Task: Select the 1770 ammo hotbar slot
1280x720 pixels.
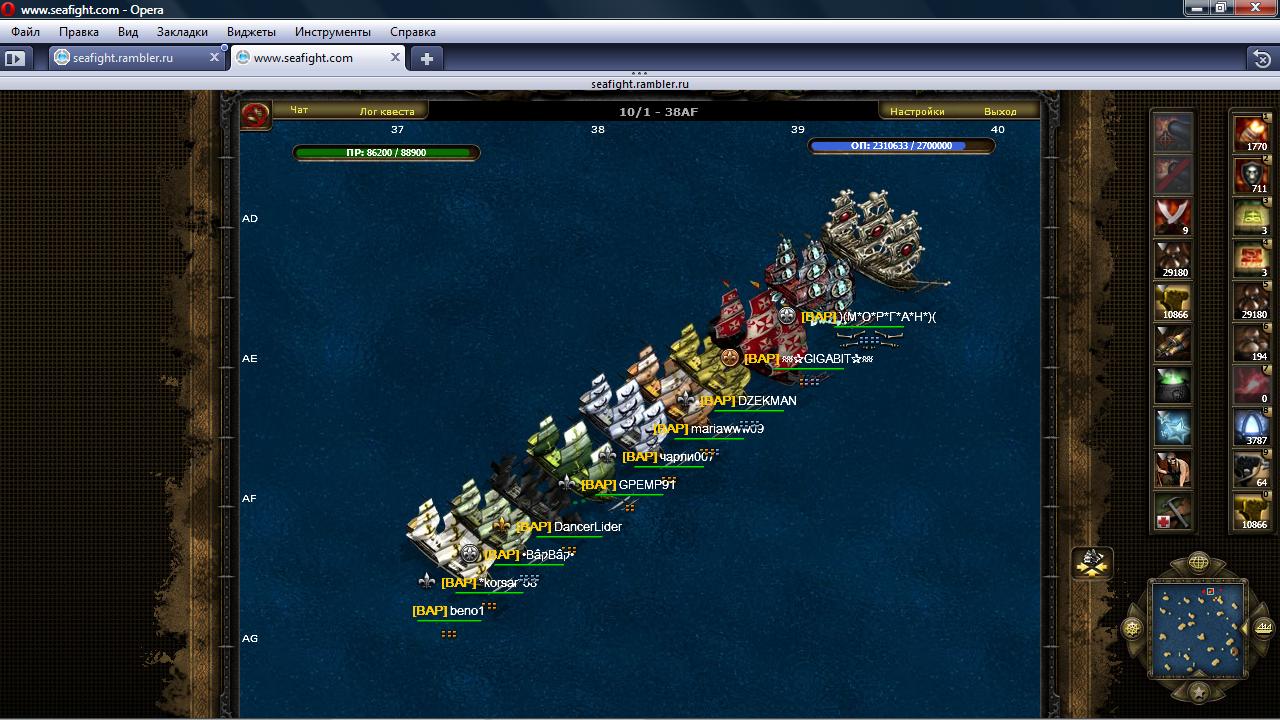Action: (1251, 133)
